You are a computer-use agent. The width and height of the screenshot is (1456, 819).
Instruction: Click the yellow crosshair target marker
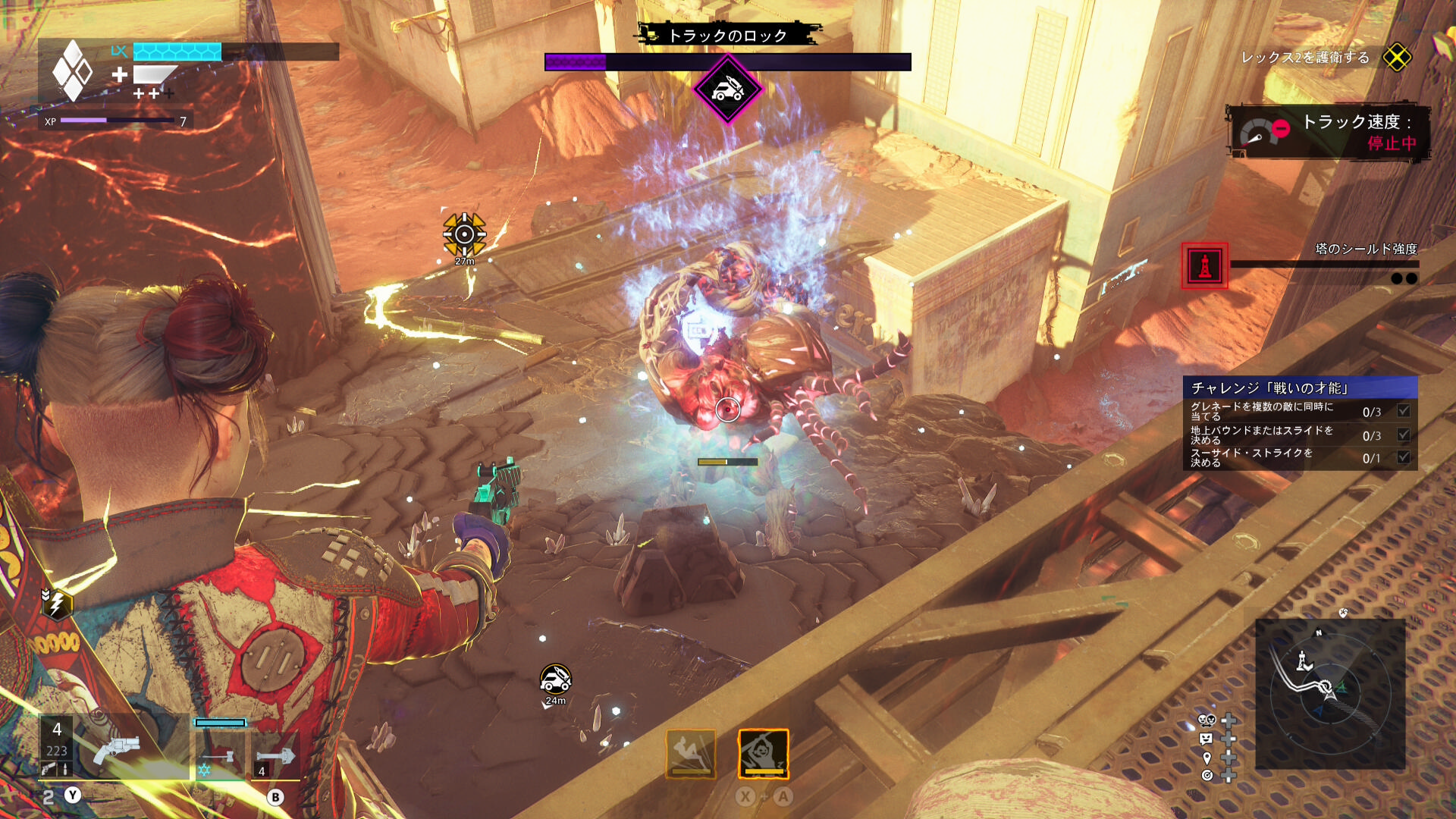coord(464,234)
